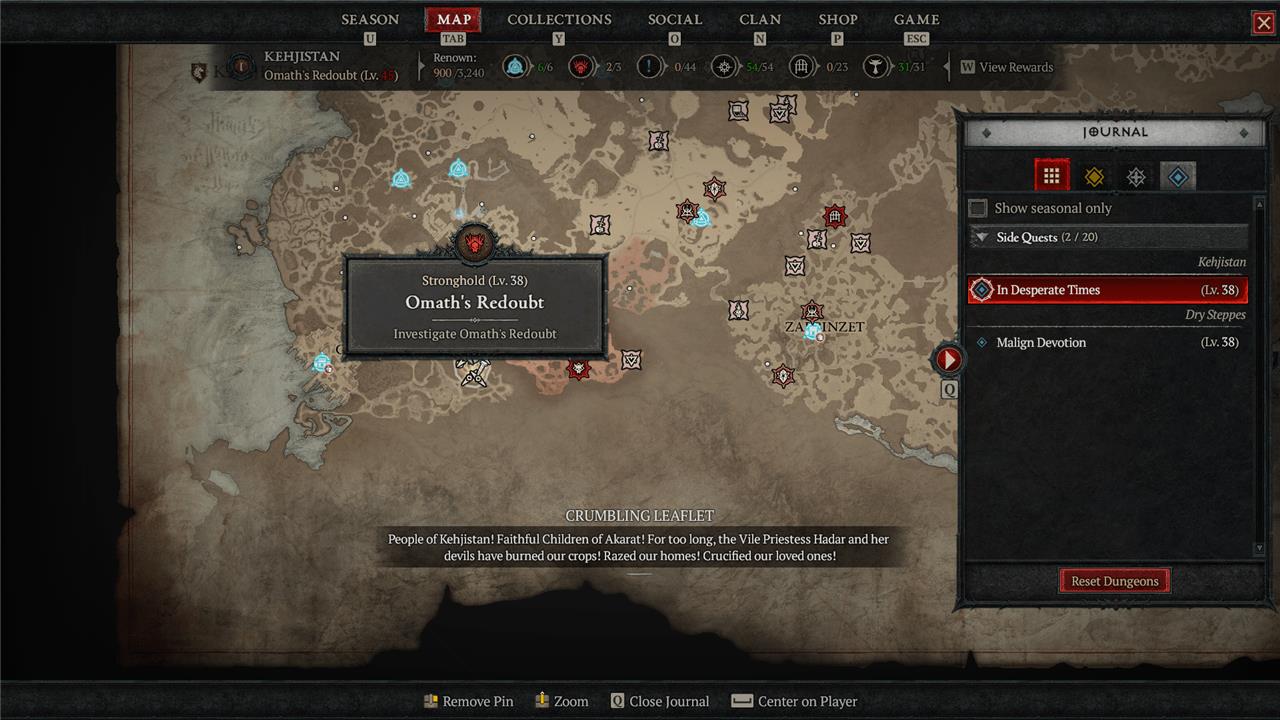Select the Map tab
The image size is (1280, 720).
pyautogui.click(x=454, y=19)
